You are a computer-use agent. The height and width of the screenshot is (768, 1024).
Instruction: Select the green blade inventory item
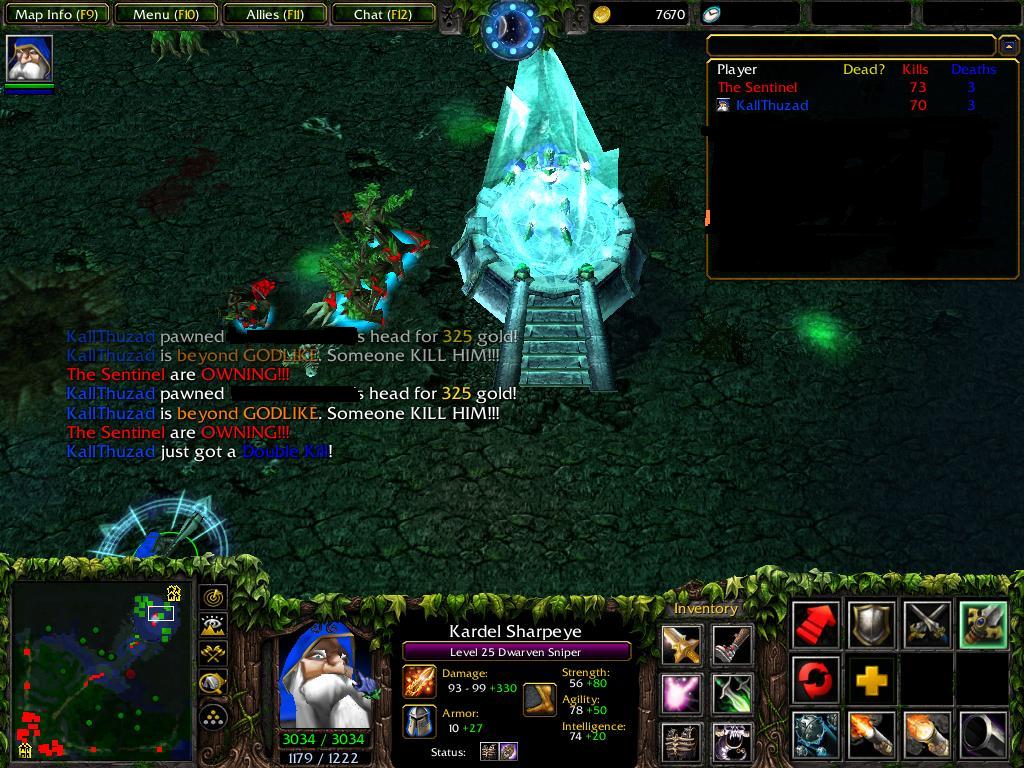pyautogui.click(x=733, y=693)
